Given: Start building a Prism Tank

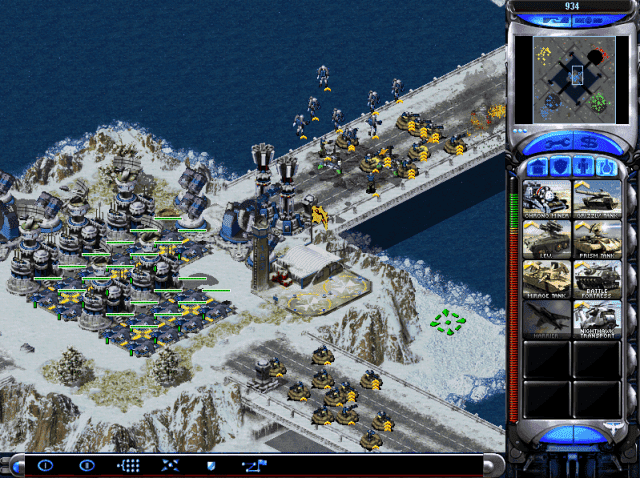Looking at the screenshot, I should pos(596,238).
